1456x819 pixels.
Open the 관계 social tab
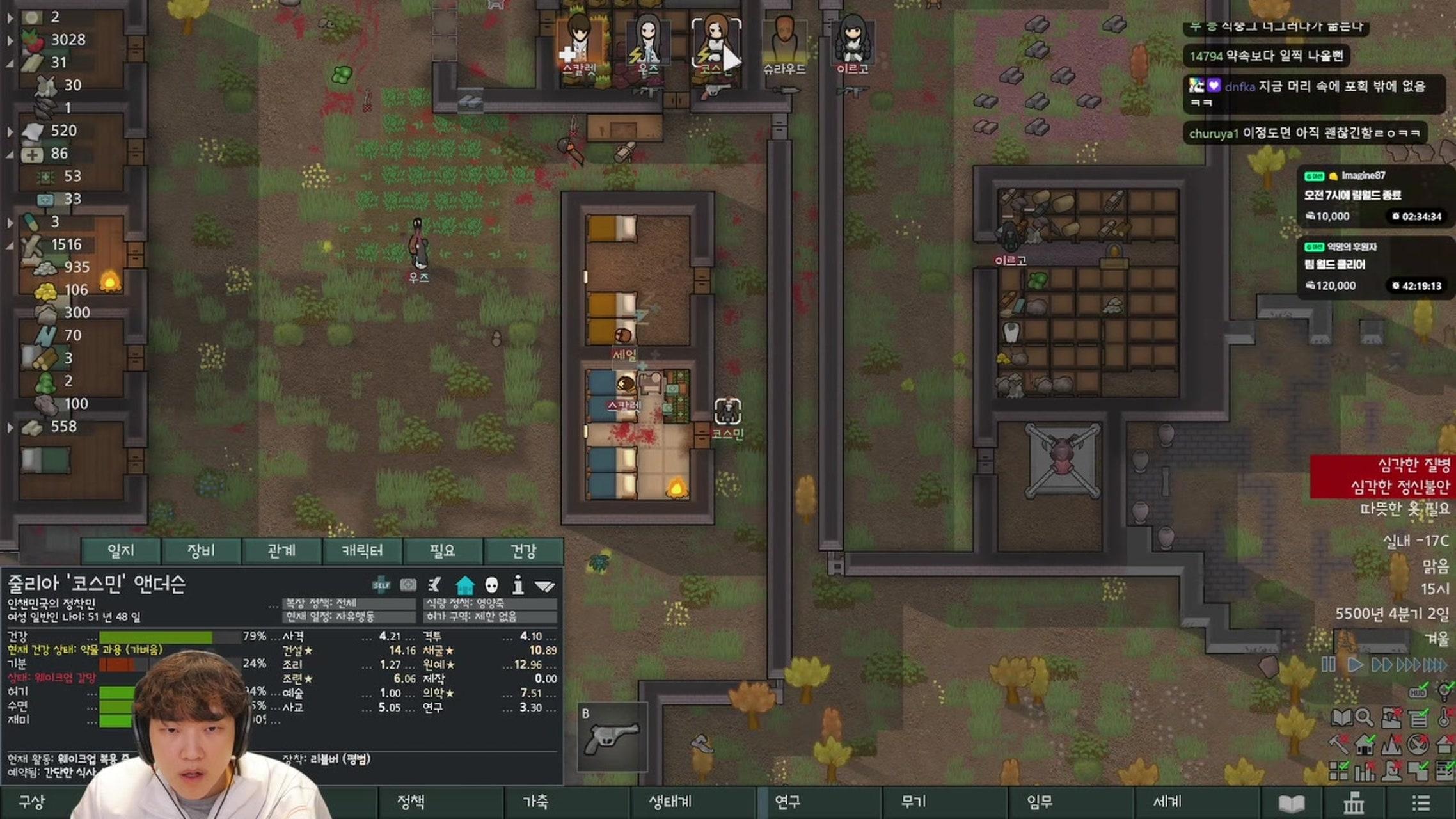point(281,551)
